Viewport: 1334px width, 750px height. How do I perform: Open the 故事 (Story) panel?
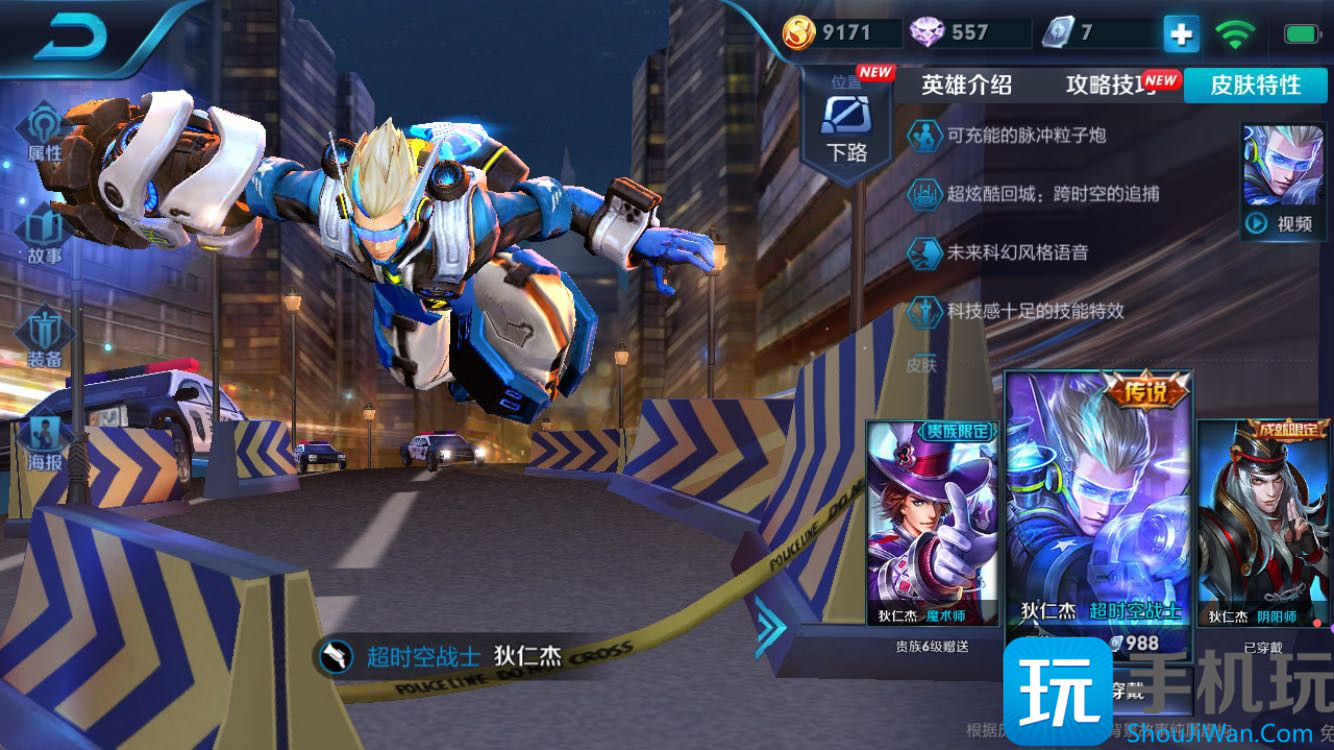pos(43,237)
